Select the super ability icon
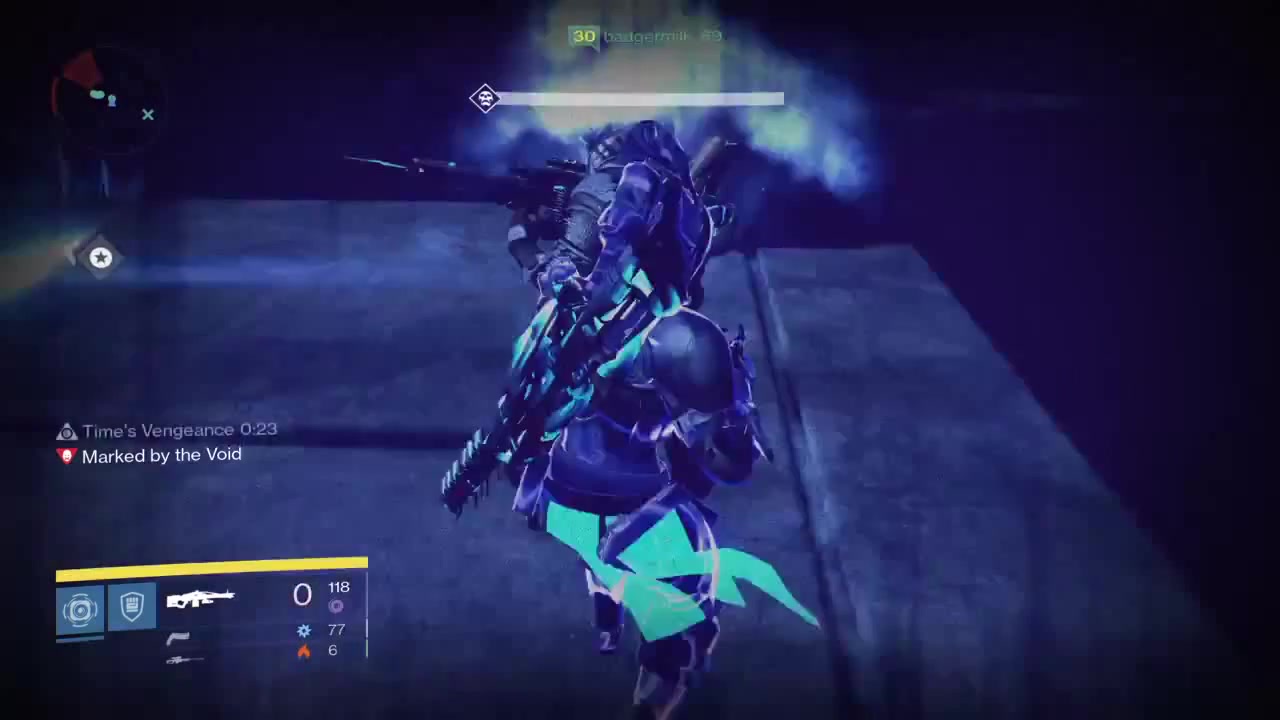Screen dimensions: 1280x720 point(80,610)
